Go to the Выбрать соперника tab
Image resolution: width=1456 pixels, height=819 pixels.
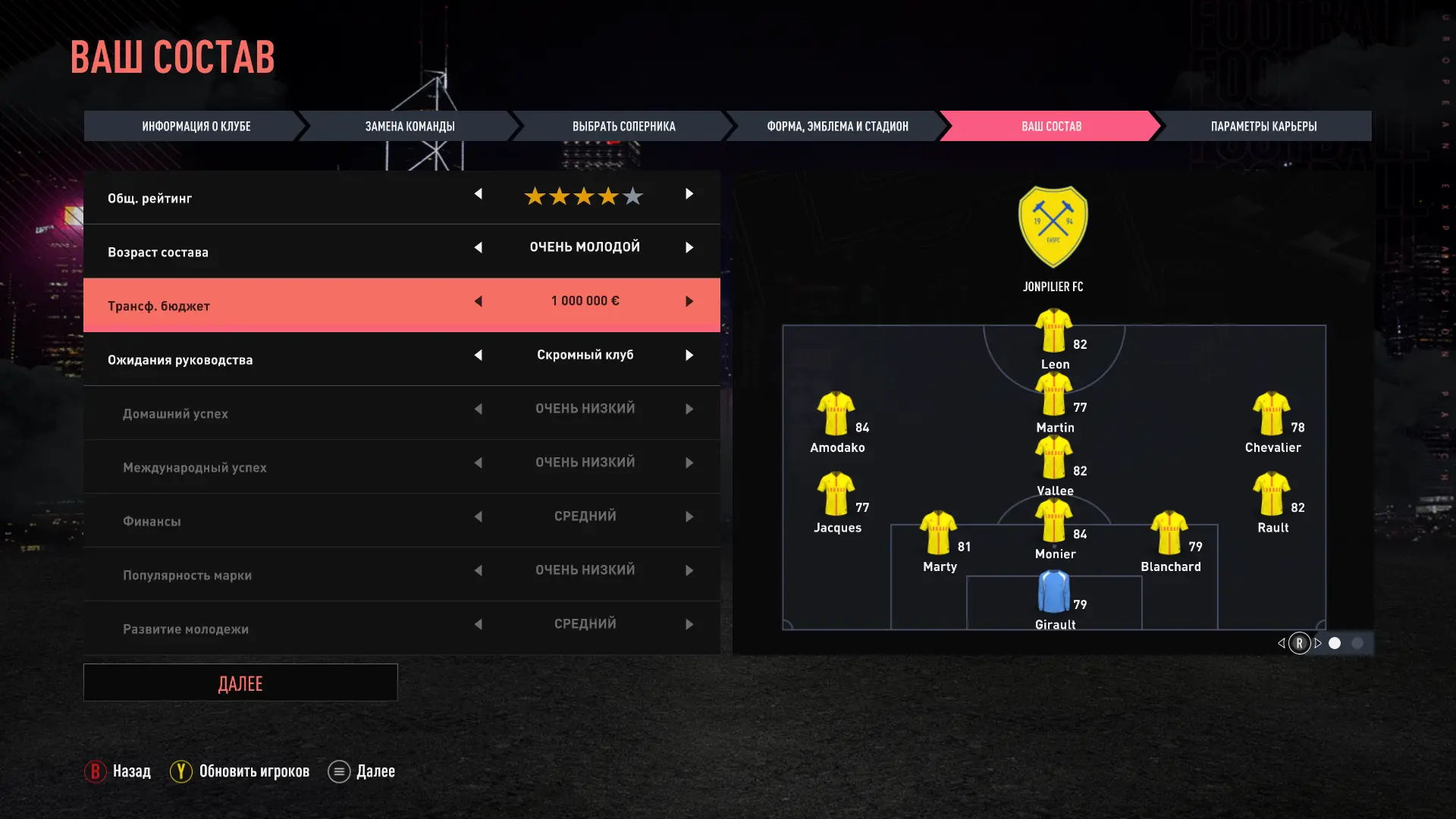coord(623,126)
